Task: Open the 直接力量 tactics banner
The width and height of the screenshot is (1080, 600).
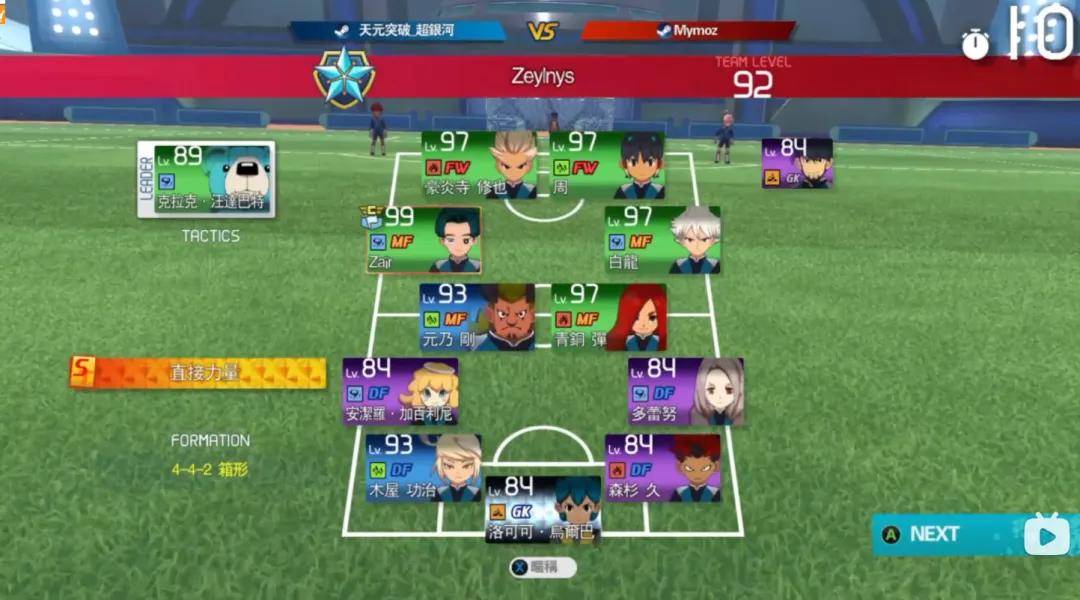Action: point(198,373)
